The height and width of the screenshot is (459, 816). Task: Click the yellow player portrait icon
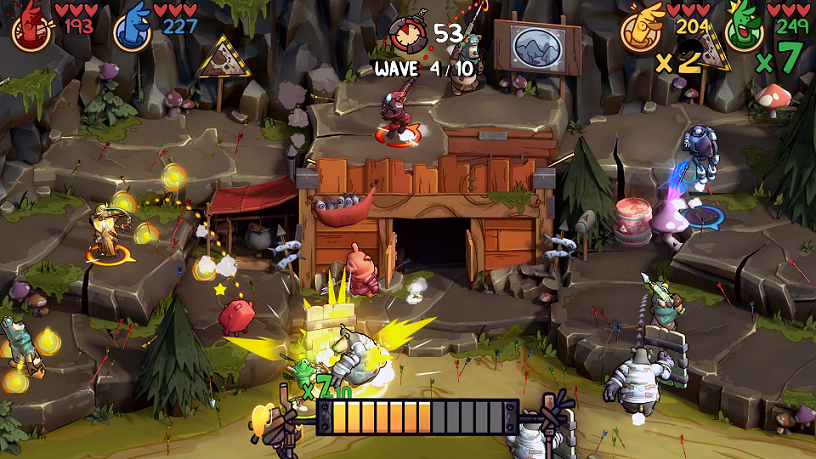(x=641, y=29)
